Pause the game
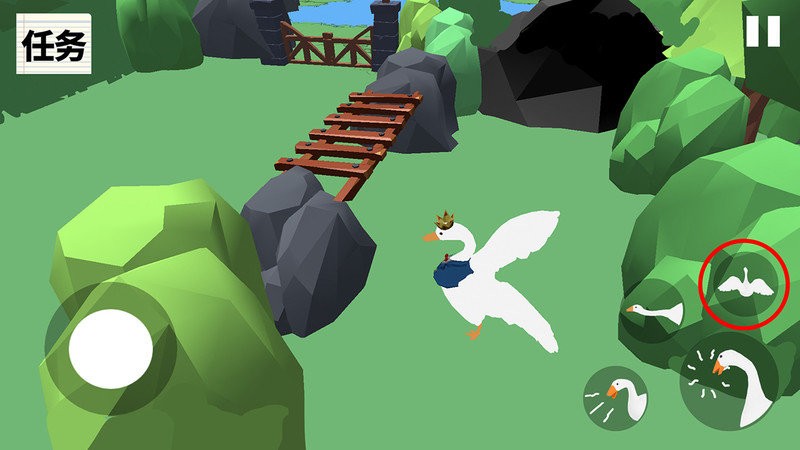Image resolution: width=800 pixels, height=450 pixels. click(x=762, y=31)
